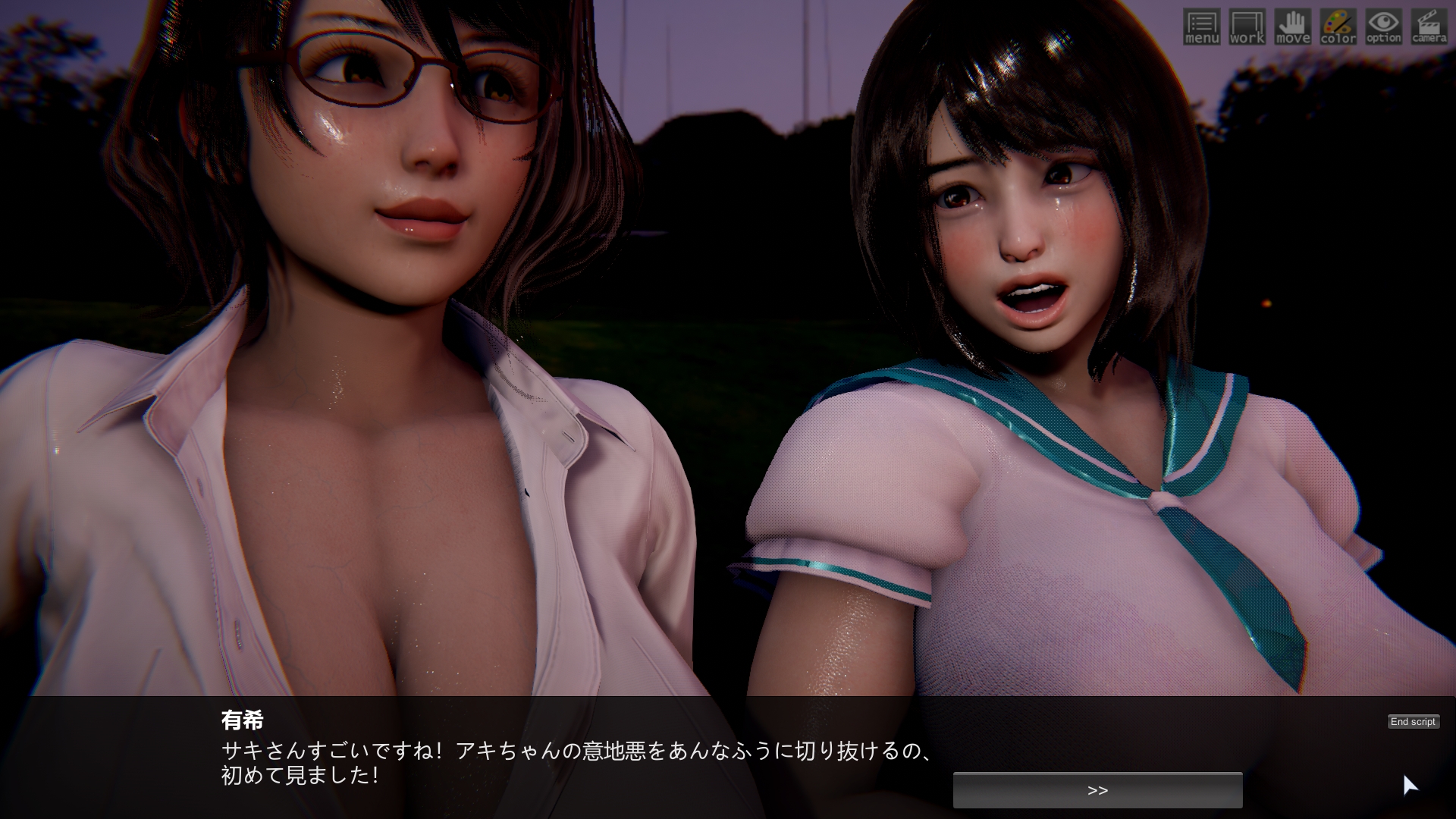This screenshot has width=1456, height=819.
Task: Toggle the option eye icon
Action: pyautogui.click(x=1383, y=27)
